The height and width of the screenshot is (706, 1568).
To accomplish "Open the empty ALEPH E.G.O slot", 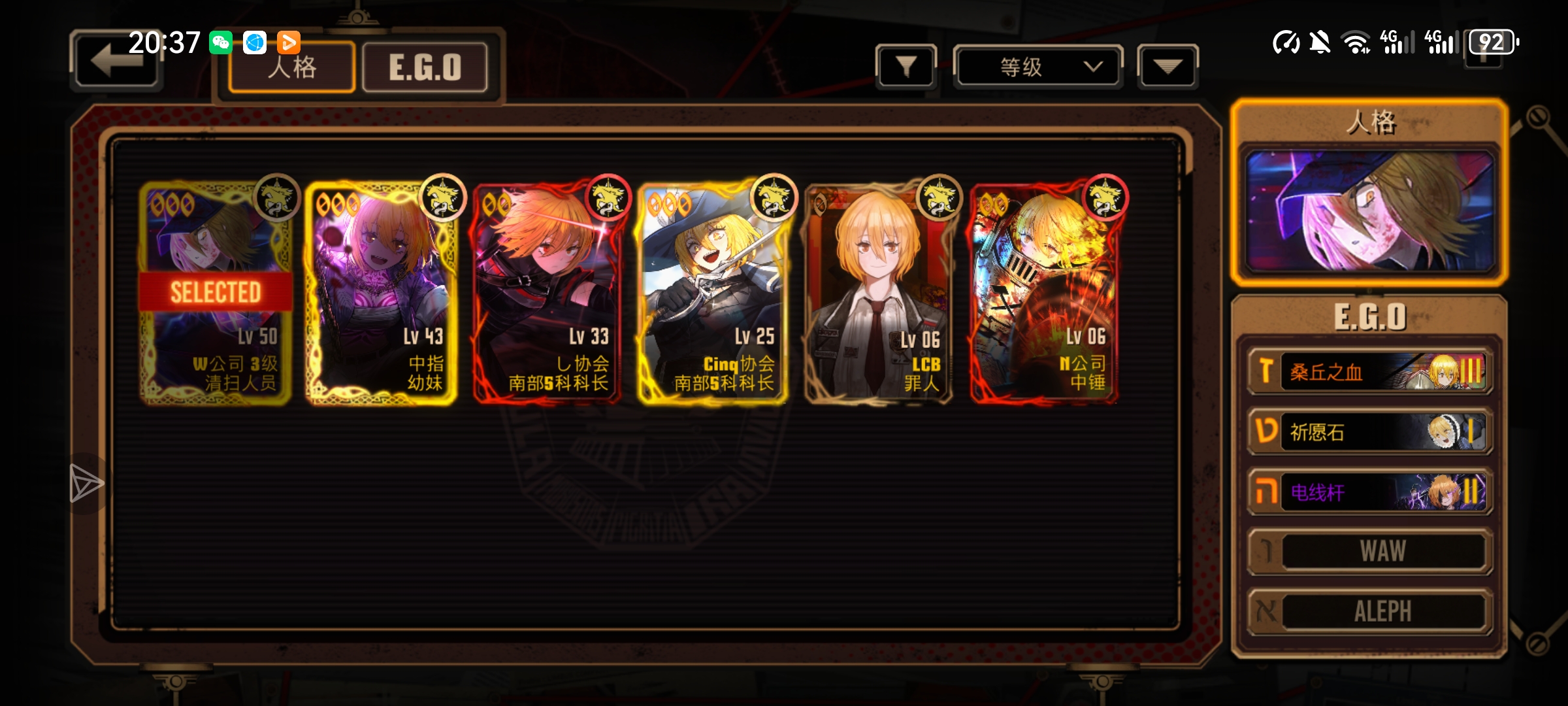I will (x=1369, y=611).
